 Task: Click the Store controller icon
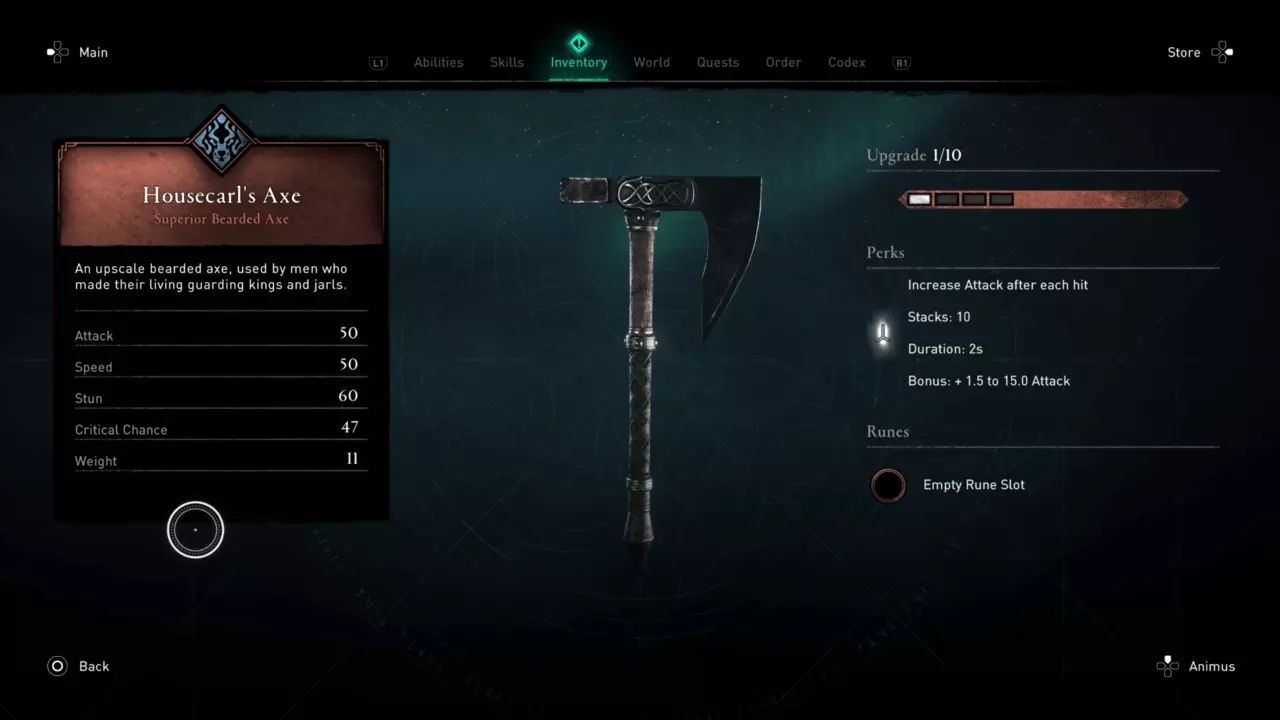tap(1224, 52)
